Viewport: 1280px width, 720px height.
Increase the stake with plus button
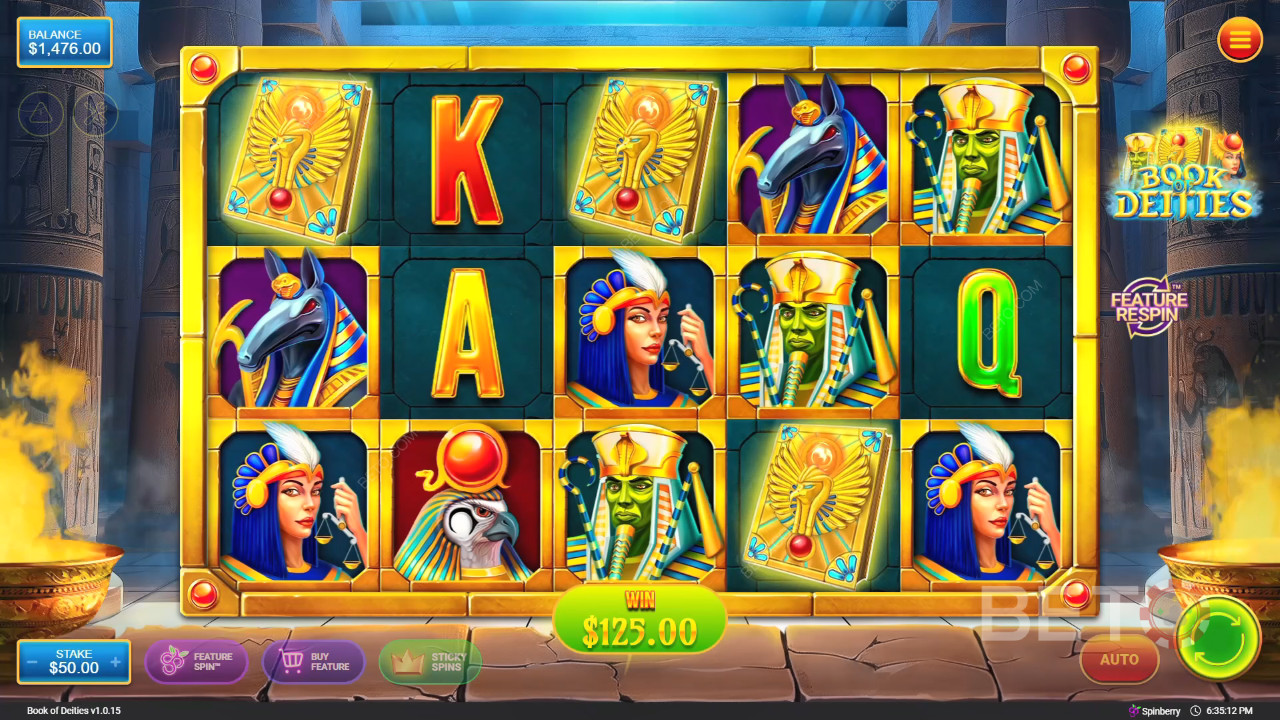click(116, 662)
